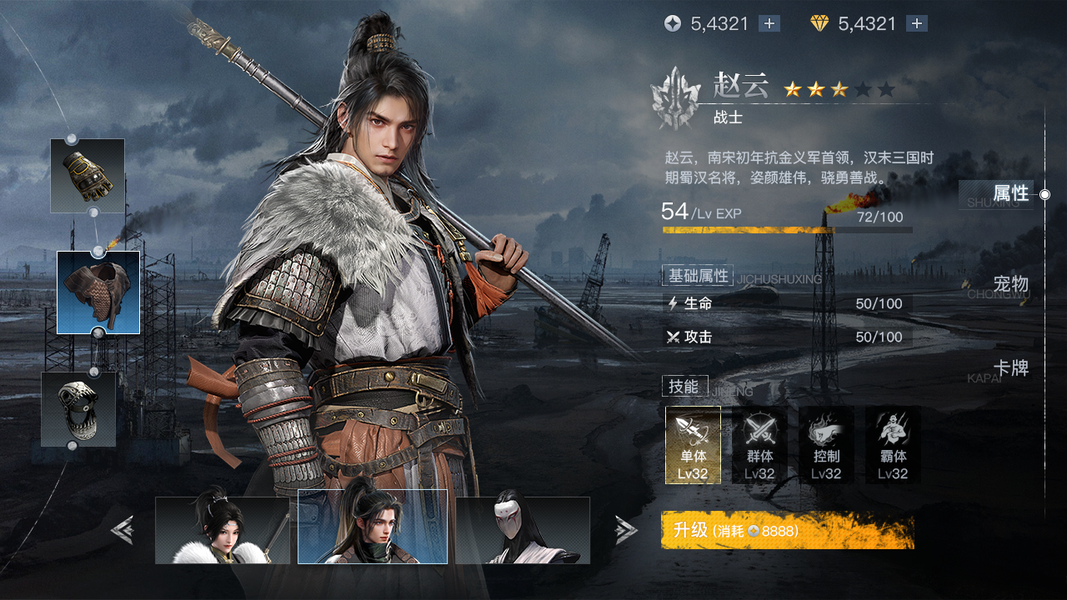Add more diamond currency
The image size is (1067, 600).
pyautogui.click(x=917, y=24)
